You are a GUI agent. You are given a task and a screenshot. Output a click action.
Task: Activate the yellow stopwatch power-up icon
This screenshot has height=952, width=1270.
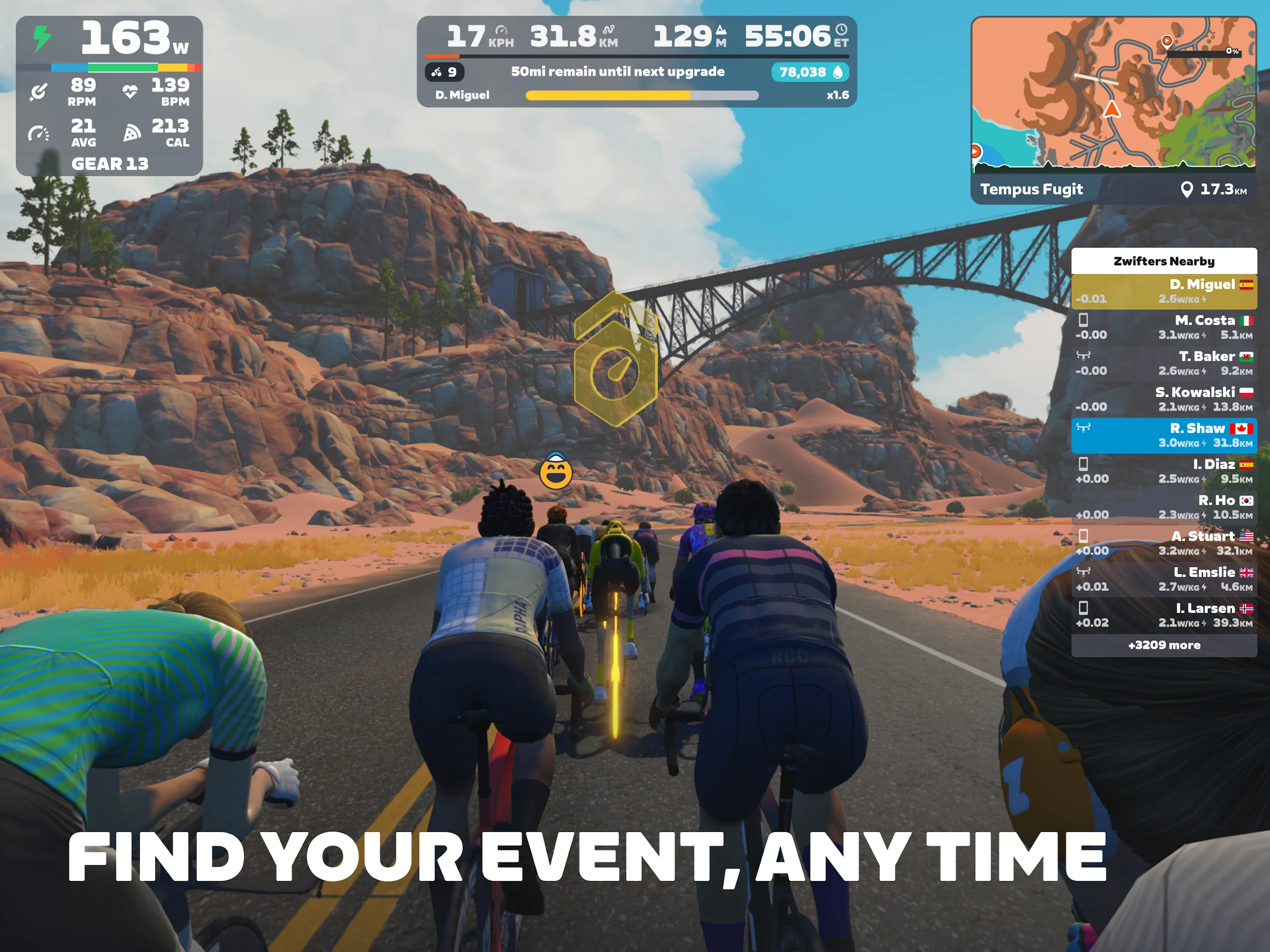(x=616, y=361)
